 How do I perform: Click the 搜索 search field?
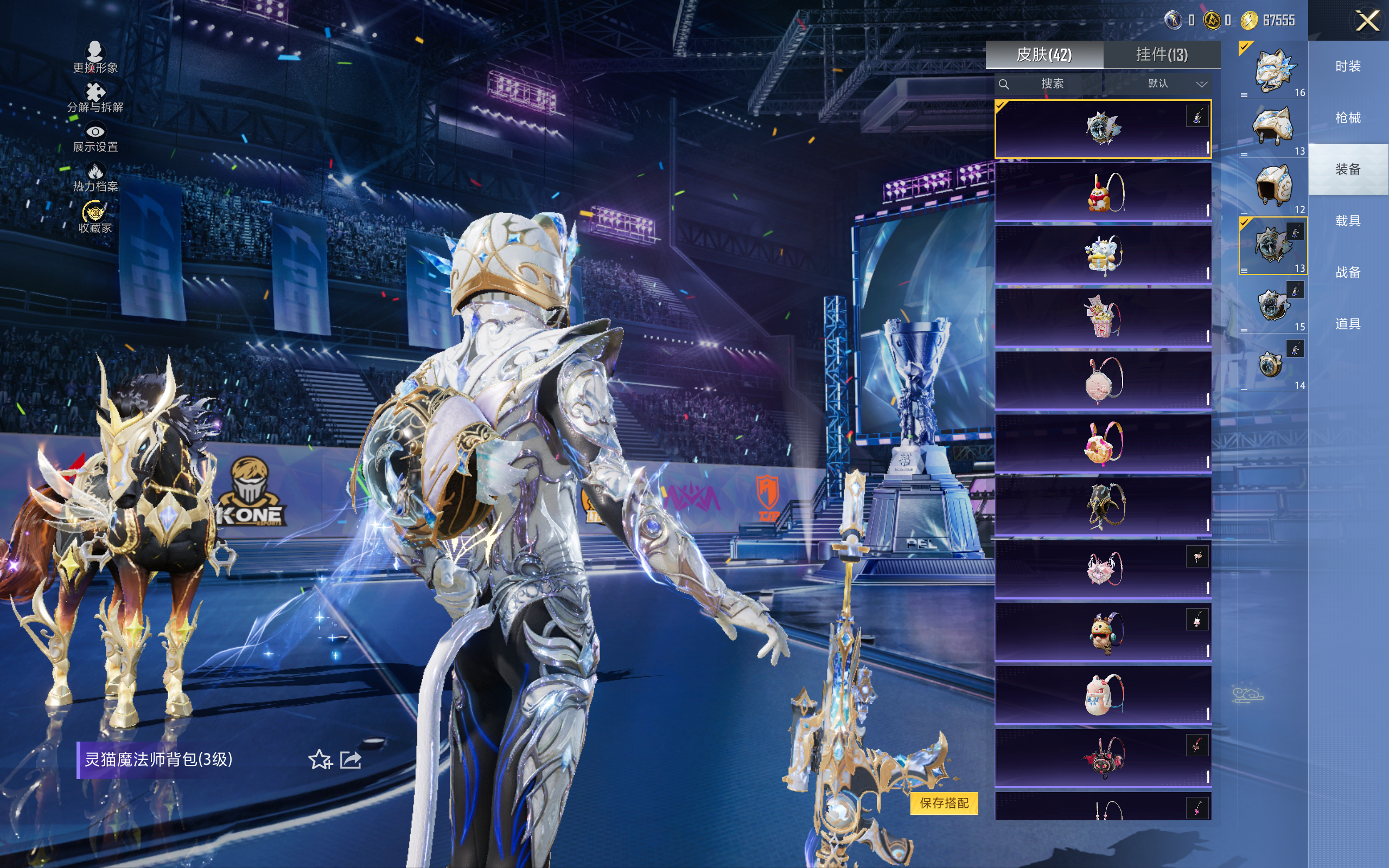pos(1052,84)
